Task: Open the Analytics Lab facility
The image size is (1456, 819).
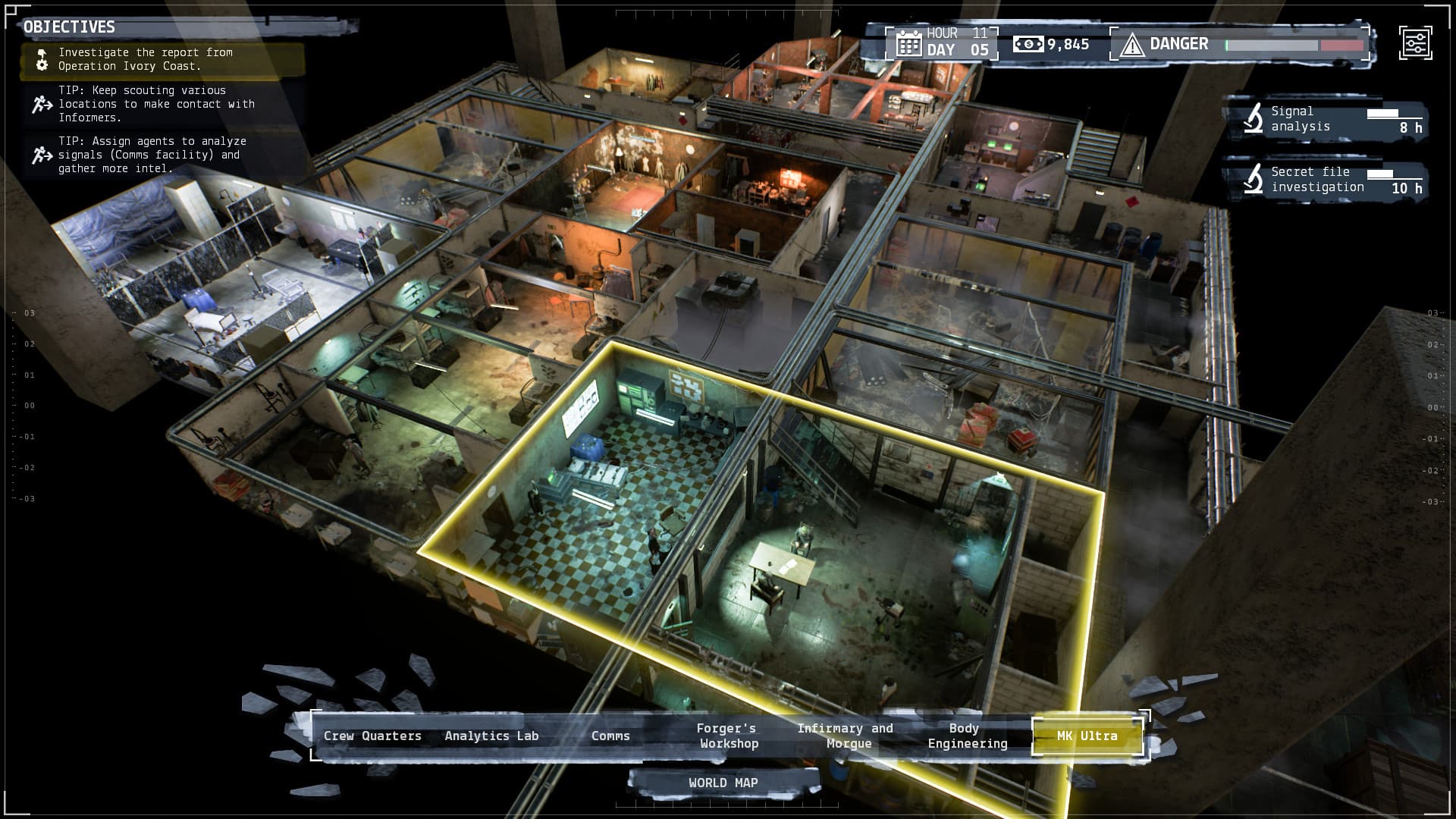Action: [491, 736]
